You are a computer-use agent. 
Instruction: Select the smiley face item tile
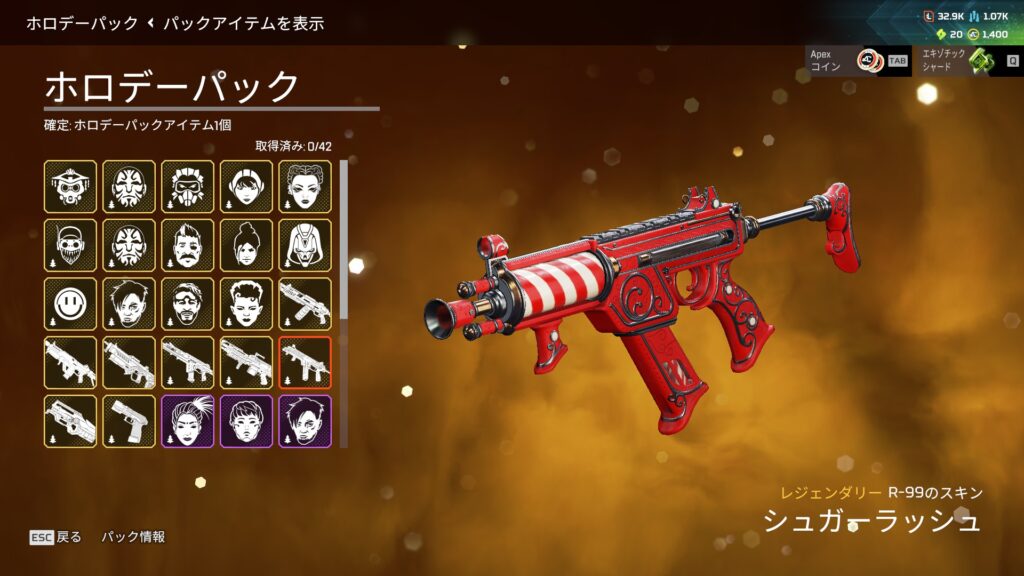[x=71, y=304]
